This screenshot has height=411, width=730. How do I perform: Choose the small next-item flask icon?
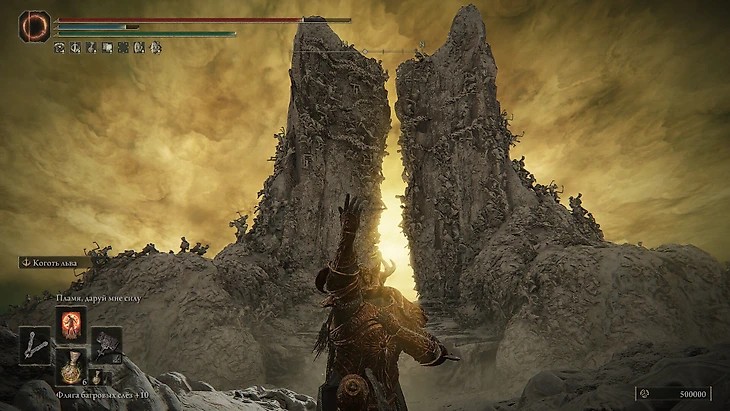point(95,377)
